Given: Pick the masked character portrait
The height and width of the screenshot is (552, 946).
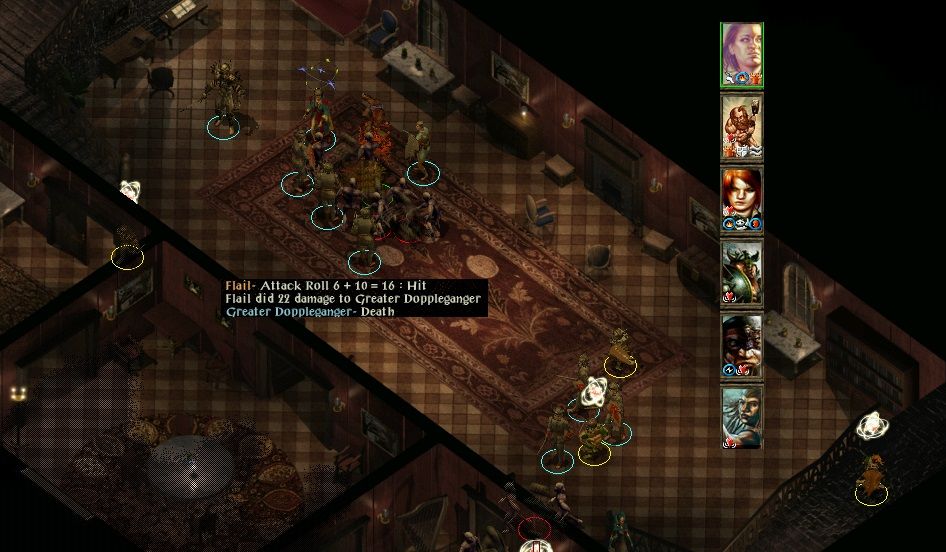Looking at the screenshot, I should tap(742, 345).
